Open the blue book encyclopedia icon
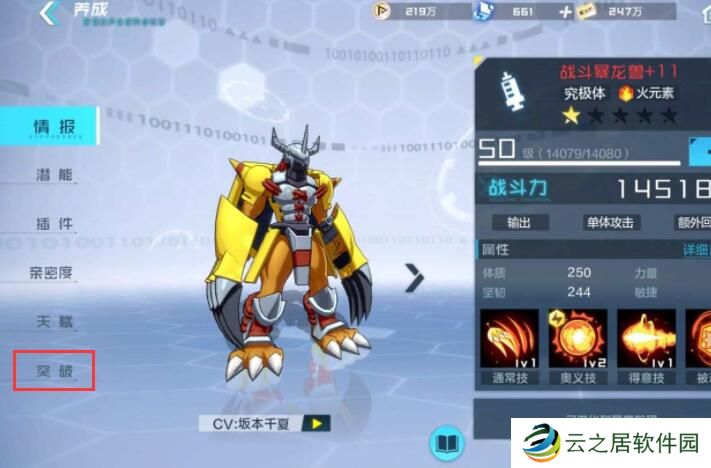 coord(446,441)
